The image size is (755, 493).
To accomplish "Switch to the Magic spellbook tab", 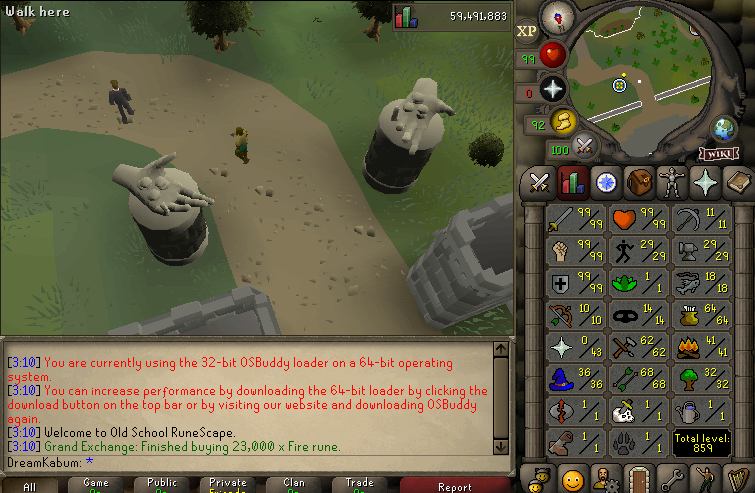I will click(x=737, y=183).
